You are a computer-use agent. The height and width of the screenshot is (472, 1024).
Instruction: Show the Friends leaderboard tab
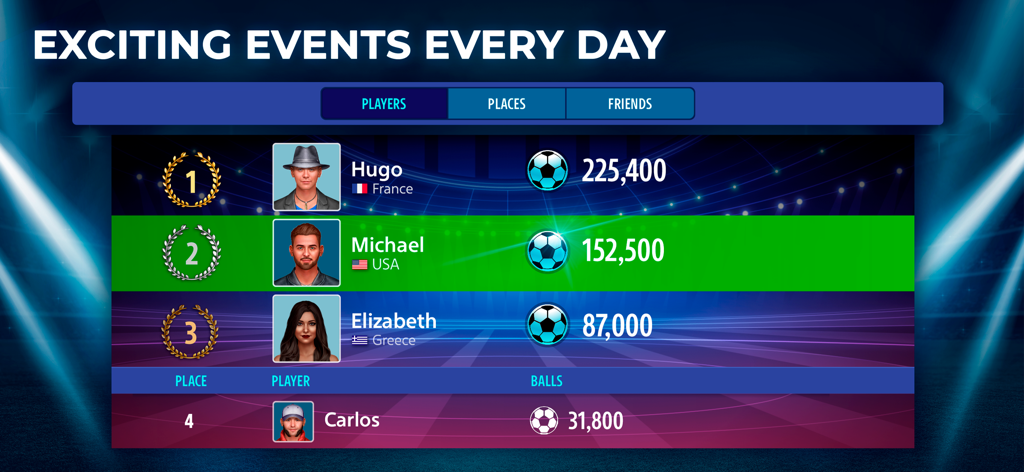coord(629,104)
